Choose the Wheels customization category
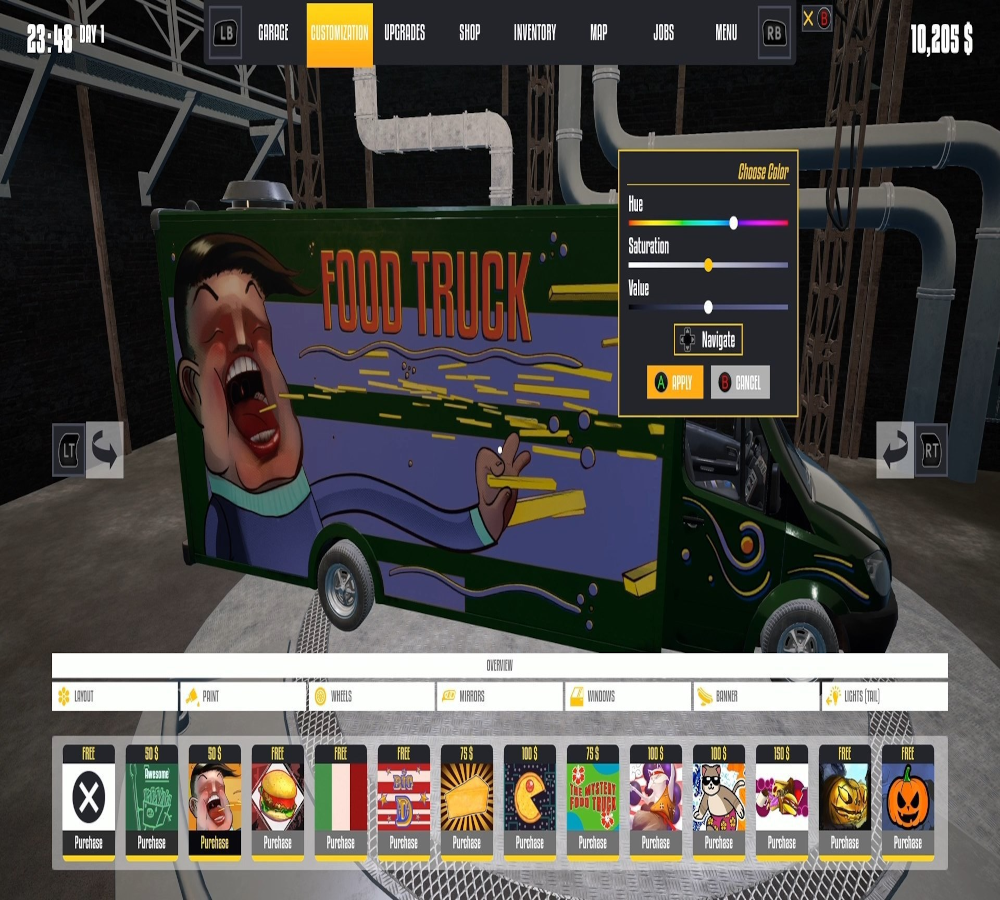The image size is (1000, 900). (371, 696)
